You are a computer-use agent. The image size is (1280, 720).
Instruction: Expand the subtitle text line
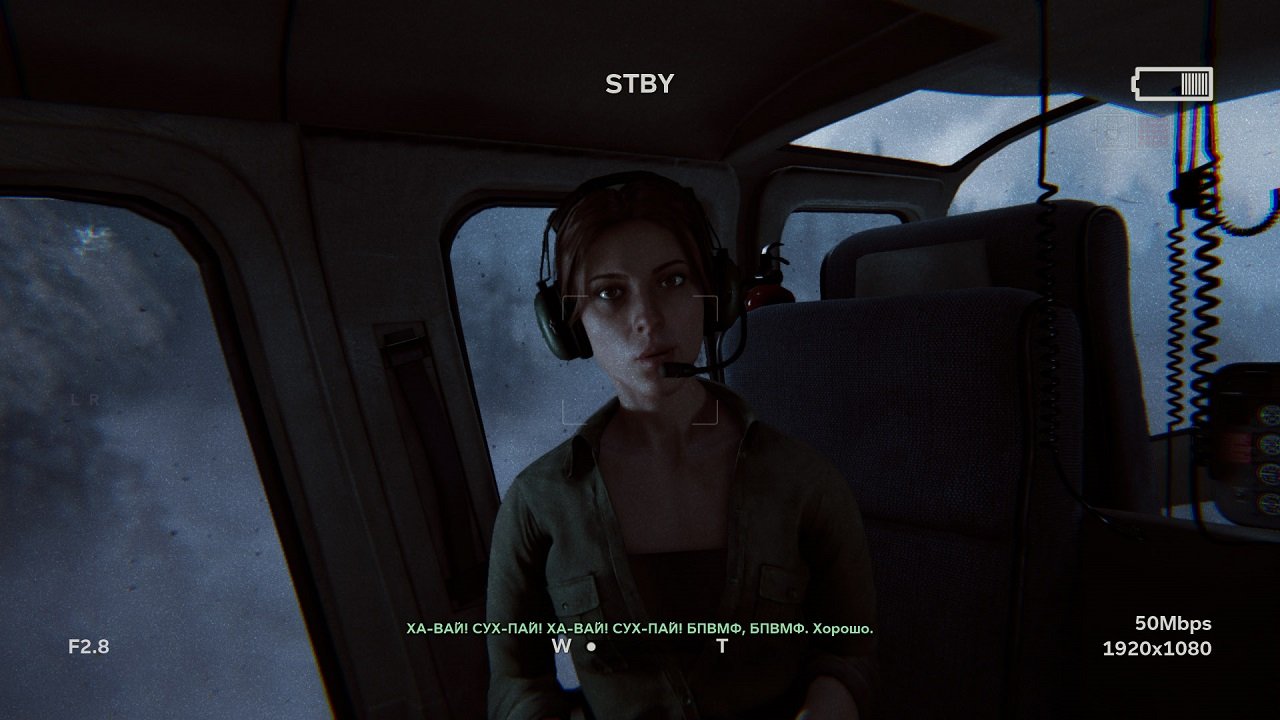(640, 628)
